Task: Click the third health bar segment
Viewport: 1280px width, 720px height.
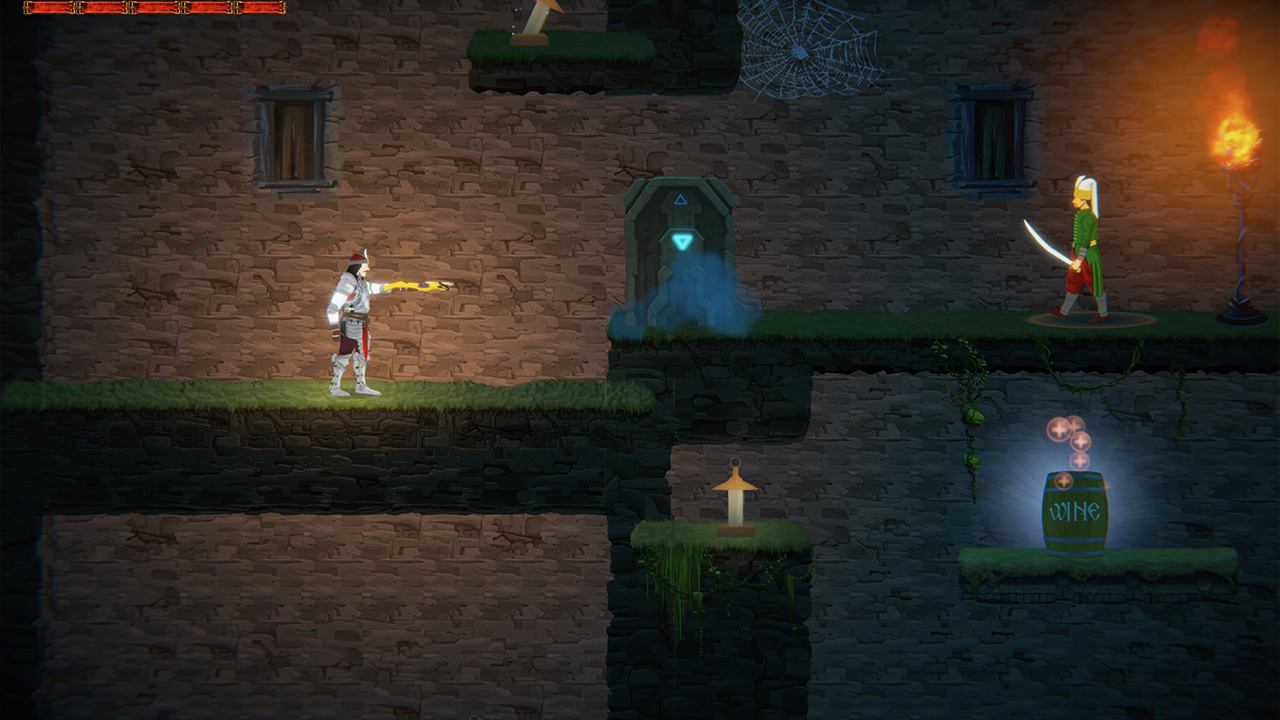Action: point(155,8)
